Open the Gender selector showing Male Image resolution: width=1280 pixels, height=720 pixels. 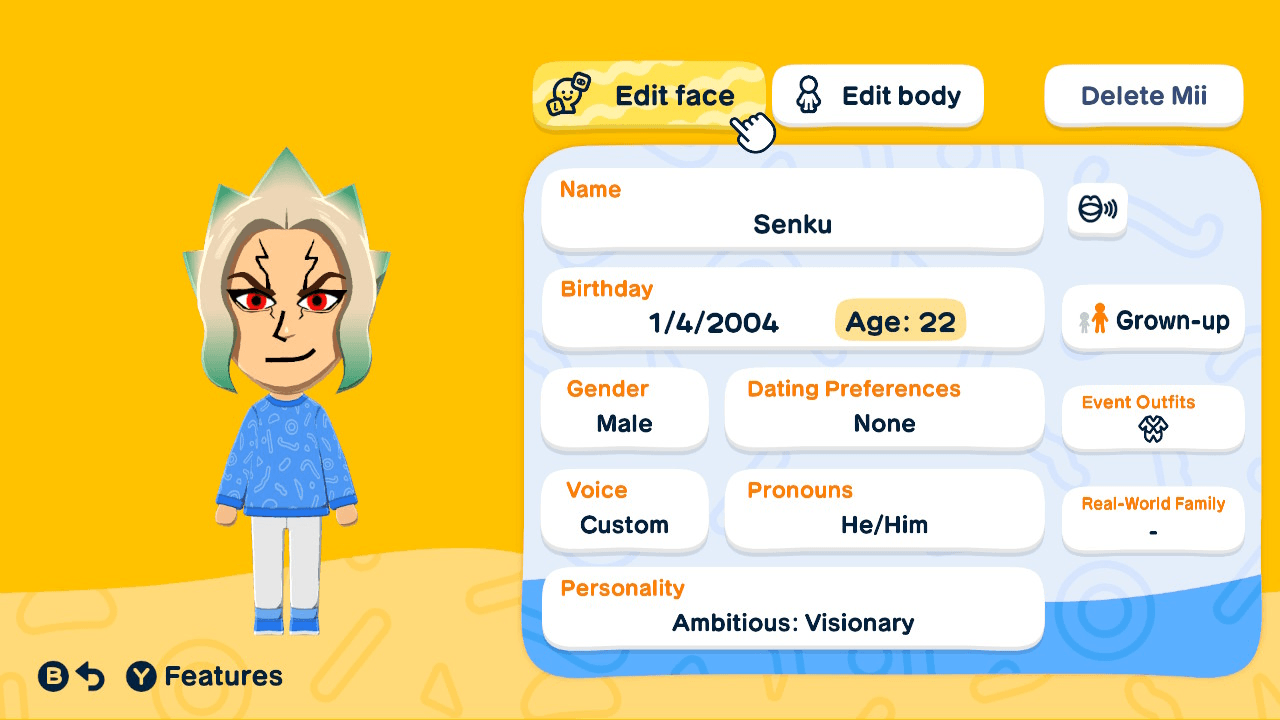pos(624,408)
